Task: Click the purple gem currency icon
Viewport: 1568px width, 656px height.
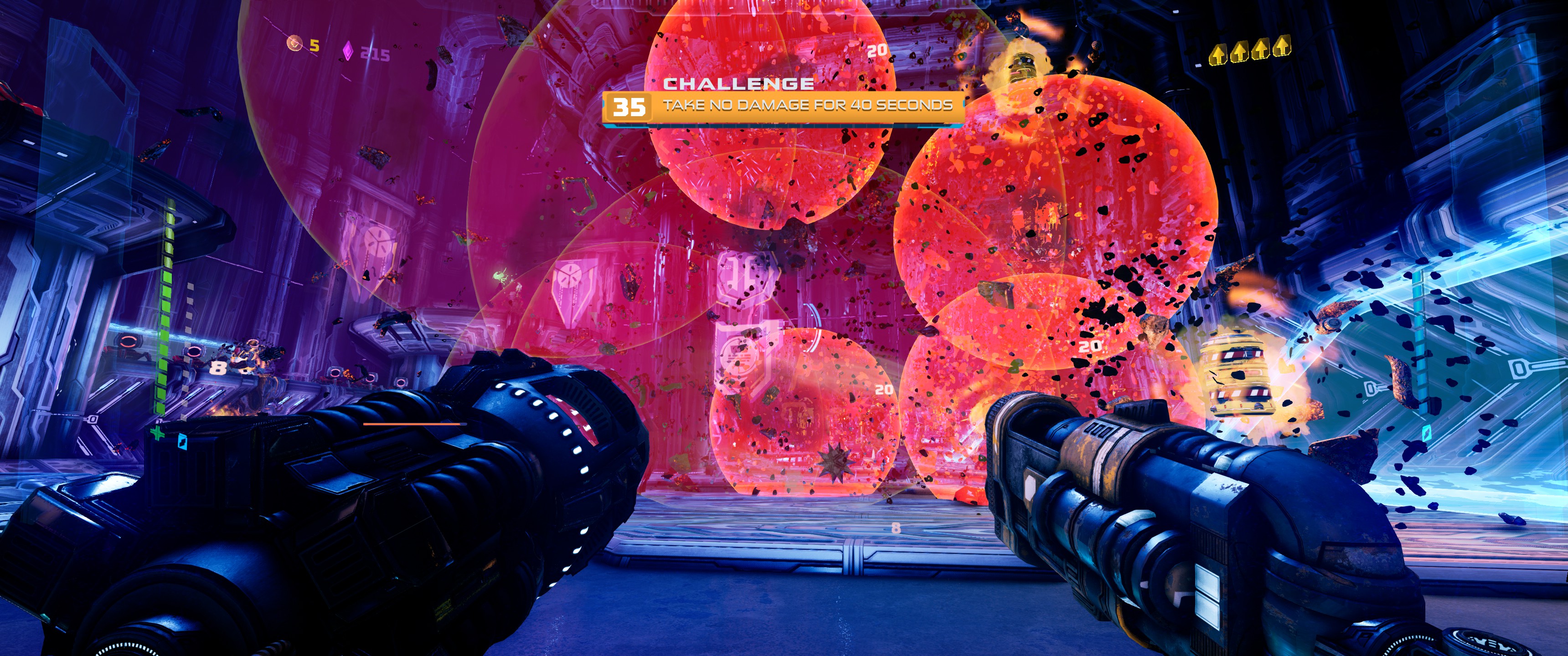Action: [348, 51]
